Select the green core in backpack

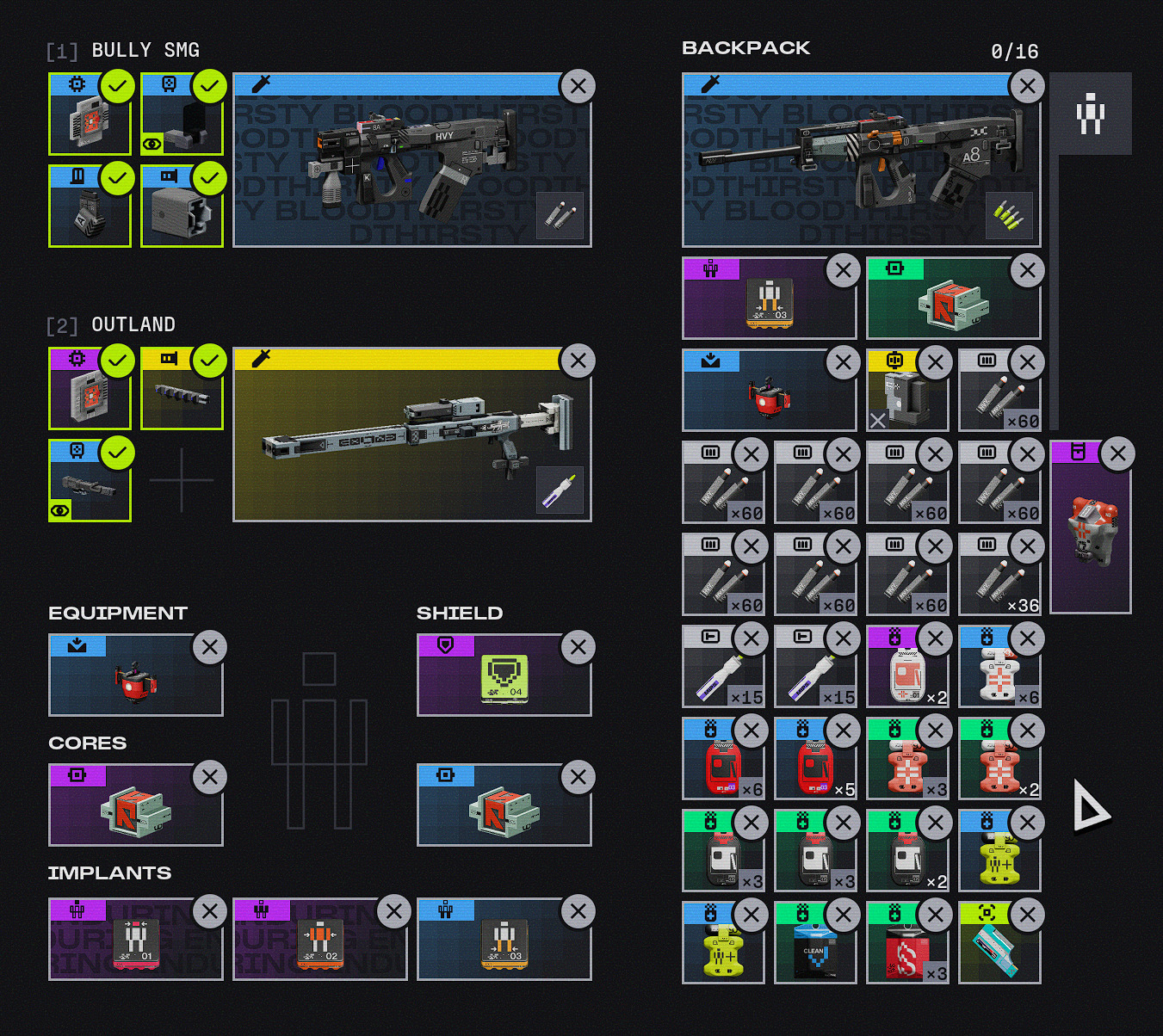[x=952, y=304]
